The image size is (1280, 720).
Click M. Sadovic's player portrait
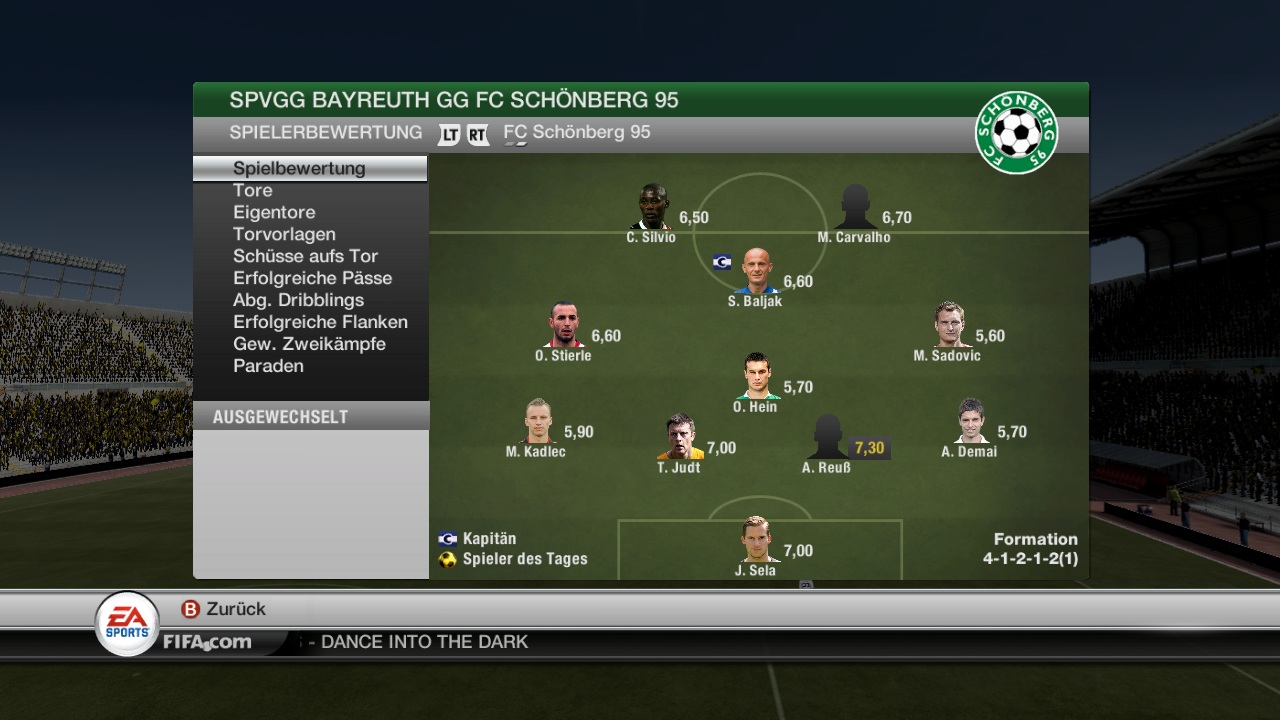click(949, 325)
